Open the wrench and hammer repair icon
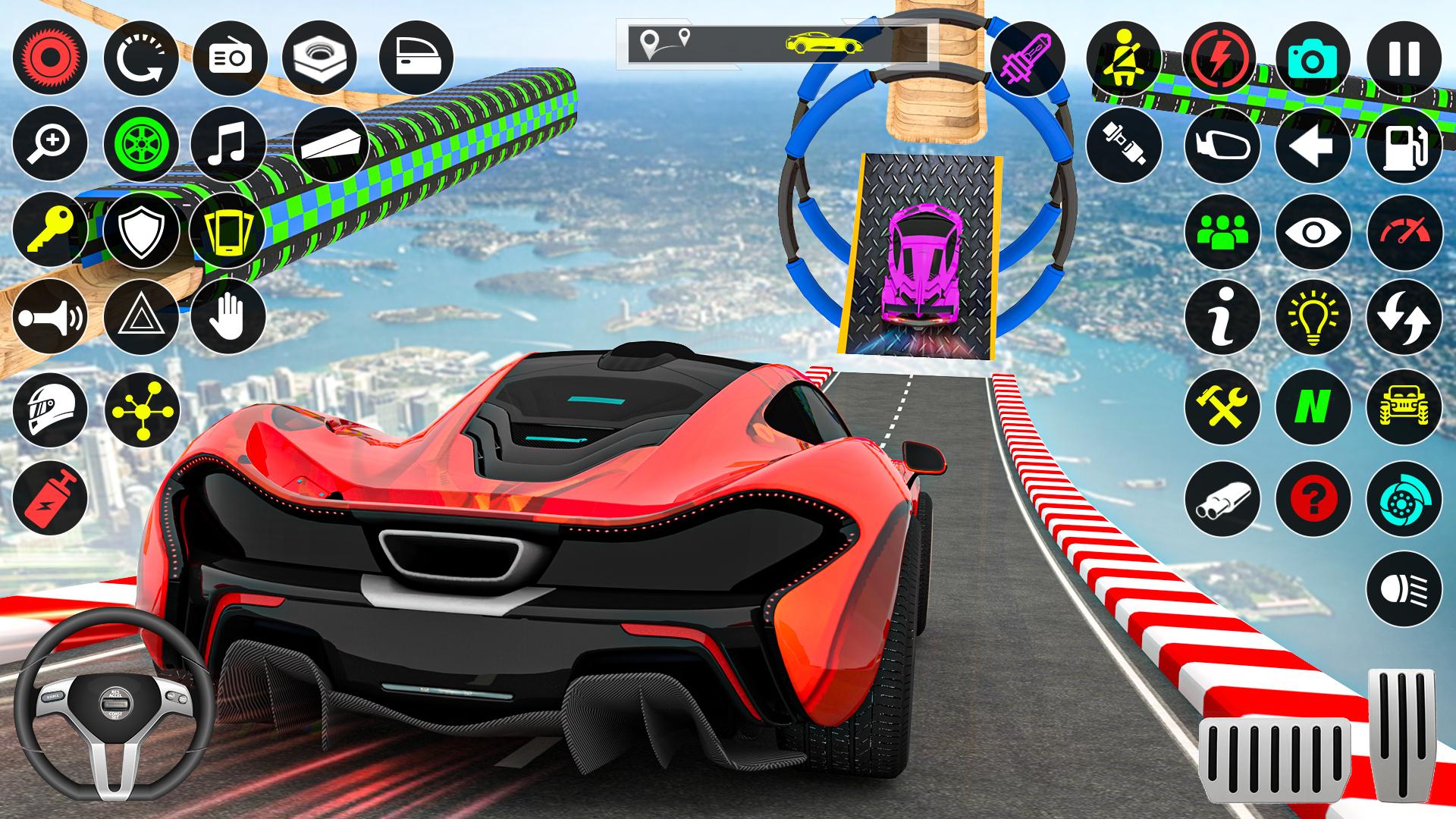The width and height of the screenshot is (1456, 819). point(1222,407)
